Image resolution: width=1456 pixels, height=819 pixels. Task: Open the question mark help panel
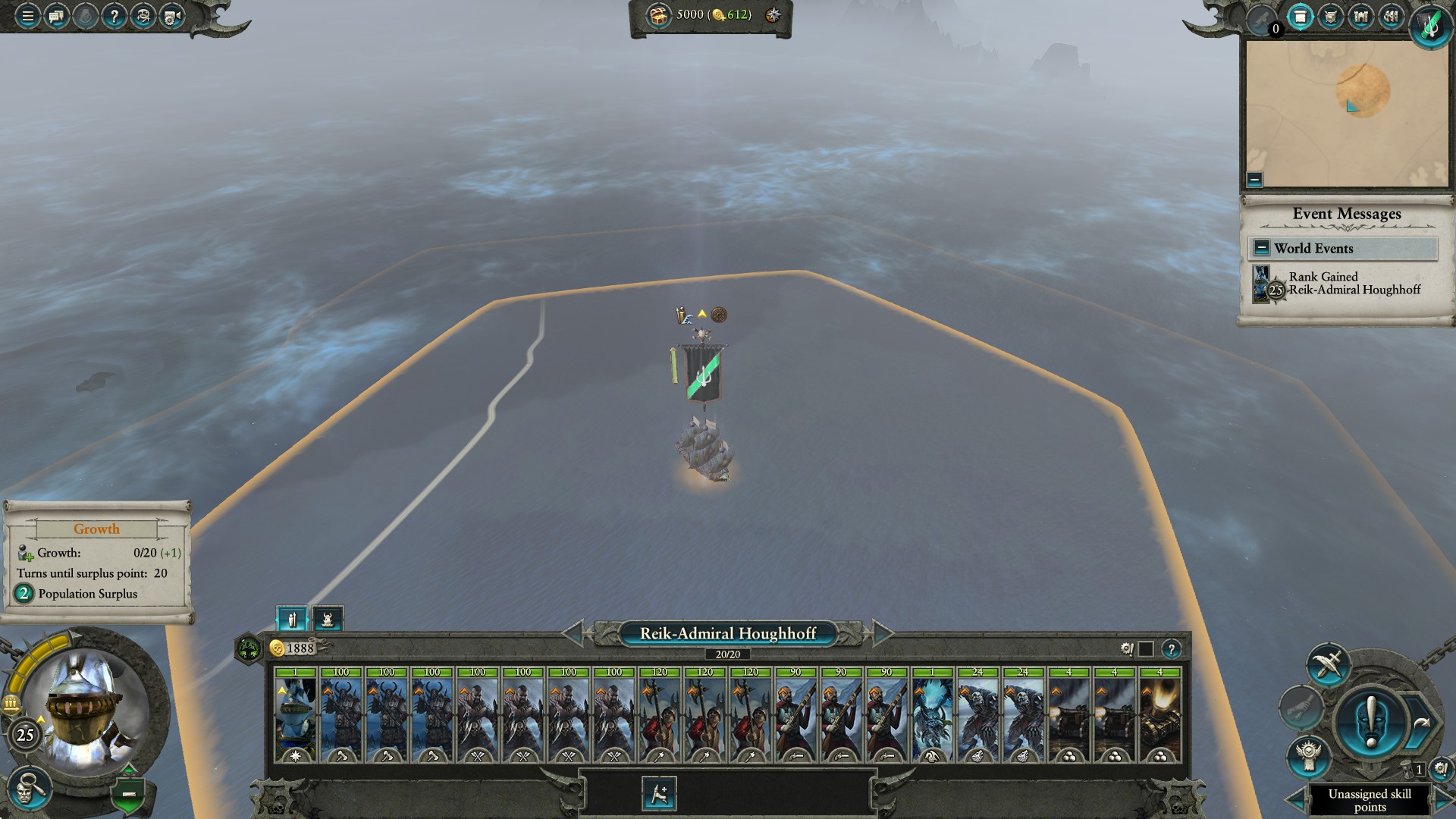coord(114,16)
